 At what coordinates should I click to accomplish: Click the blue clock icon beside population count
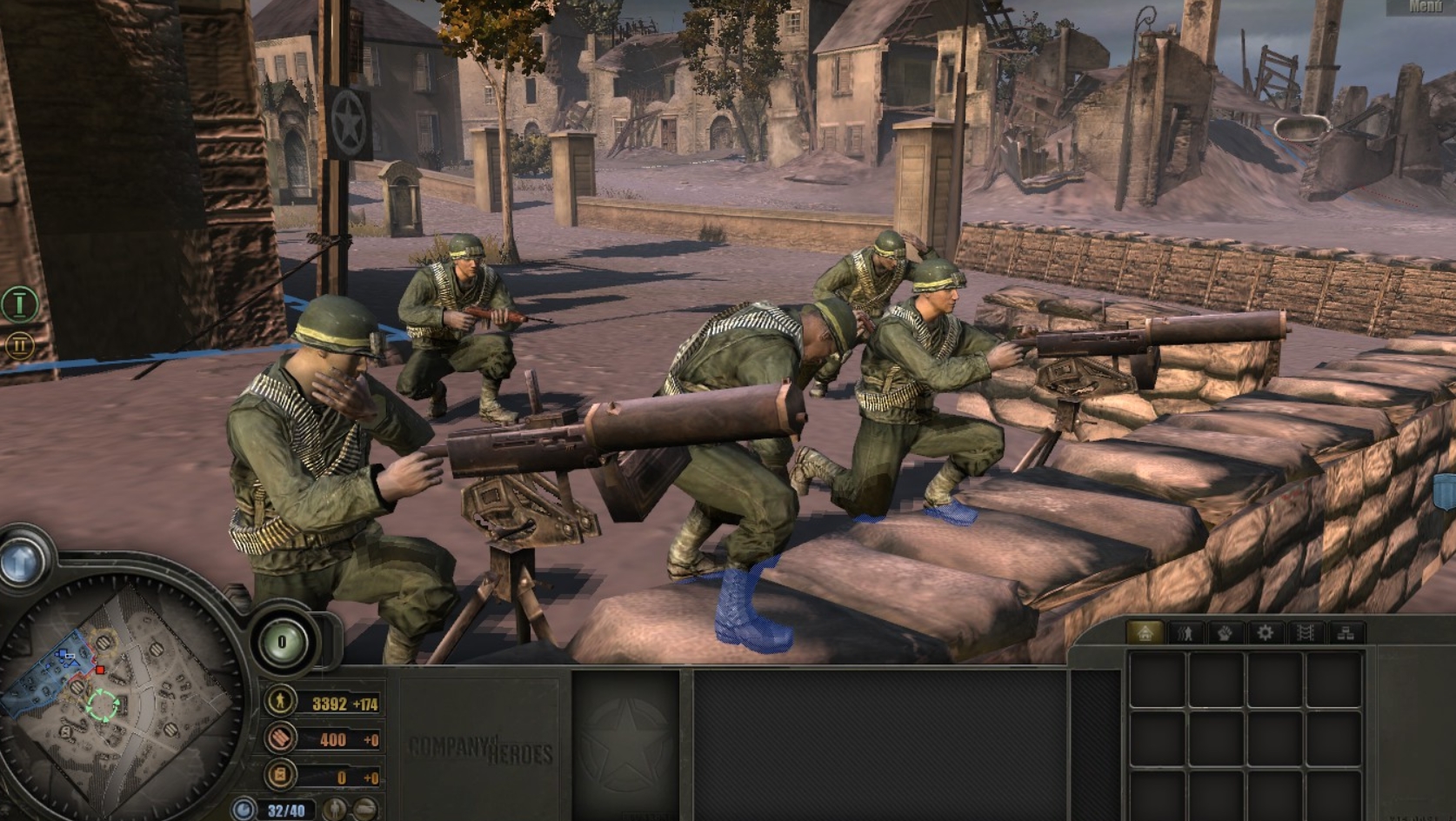point(244,807)
